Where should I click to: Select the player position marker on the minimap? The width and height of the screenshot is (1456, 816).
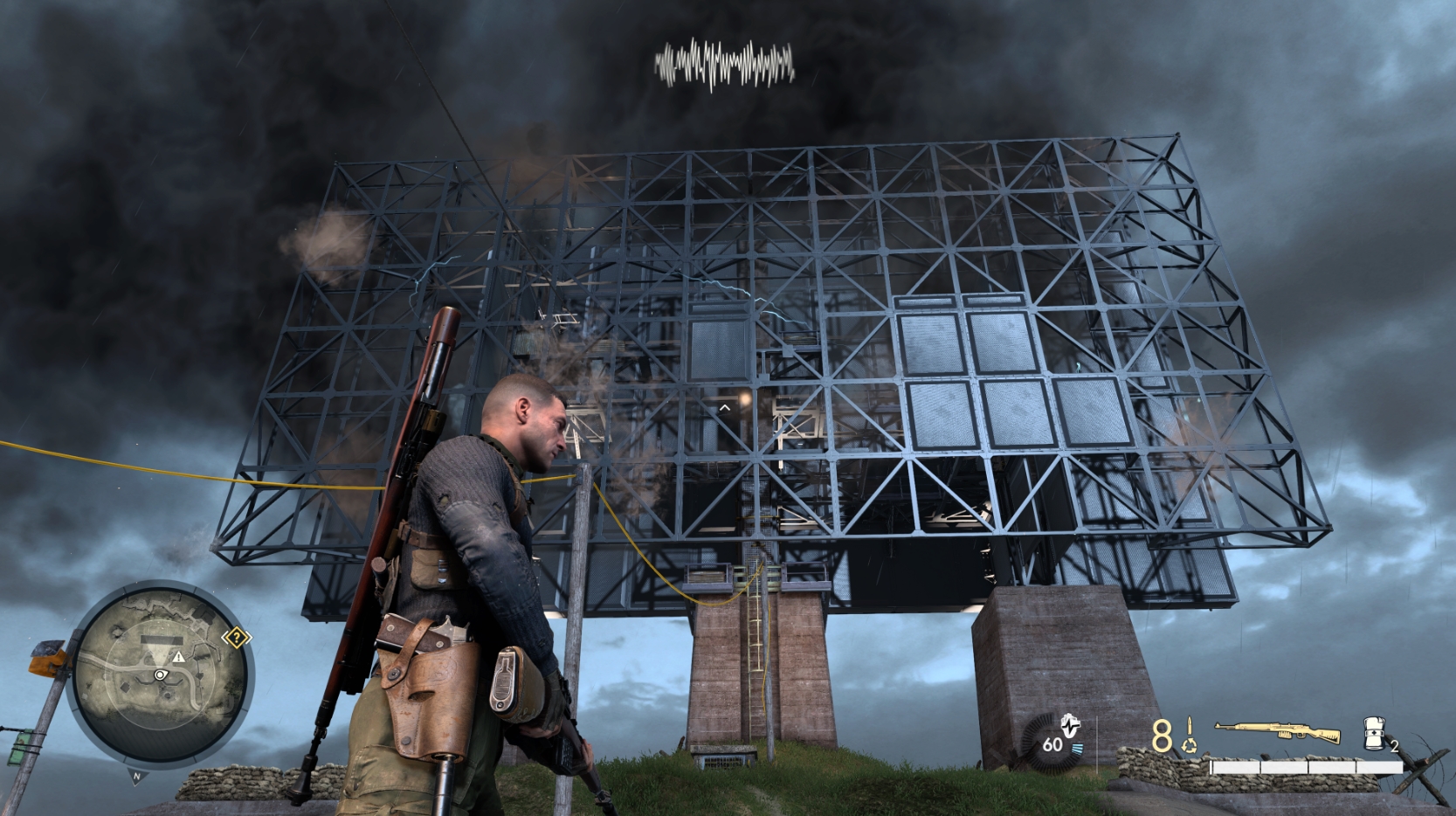tap(161, 675)
